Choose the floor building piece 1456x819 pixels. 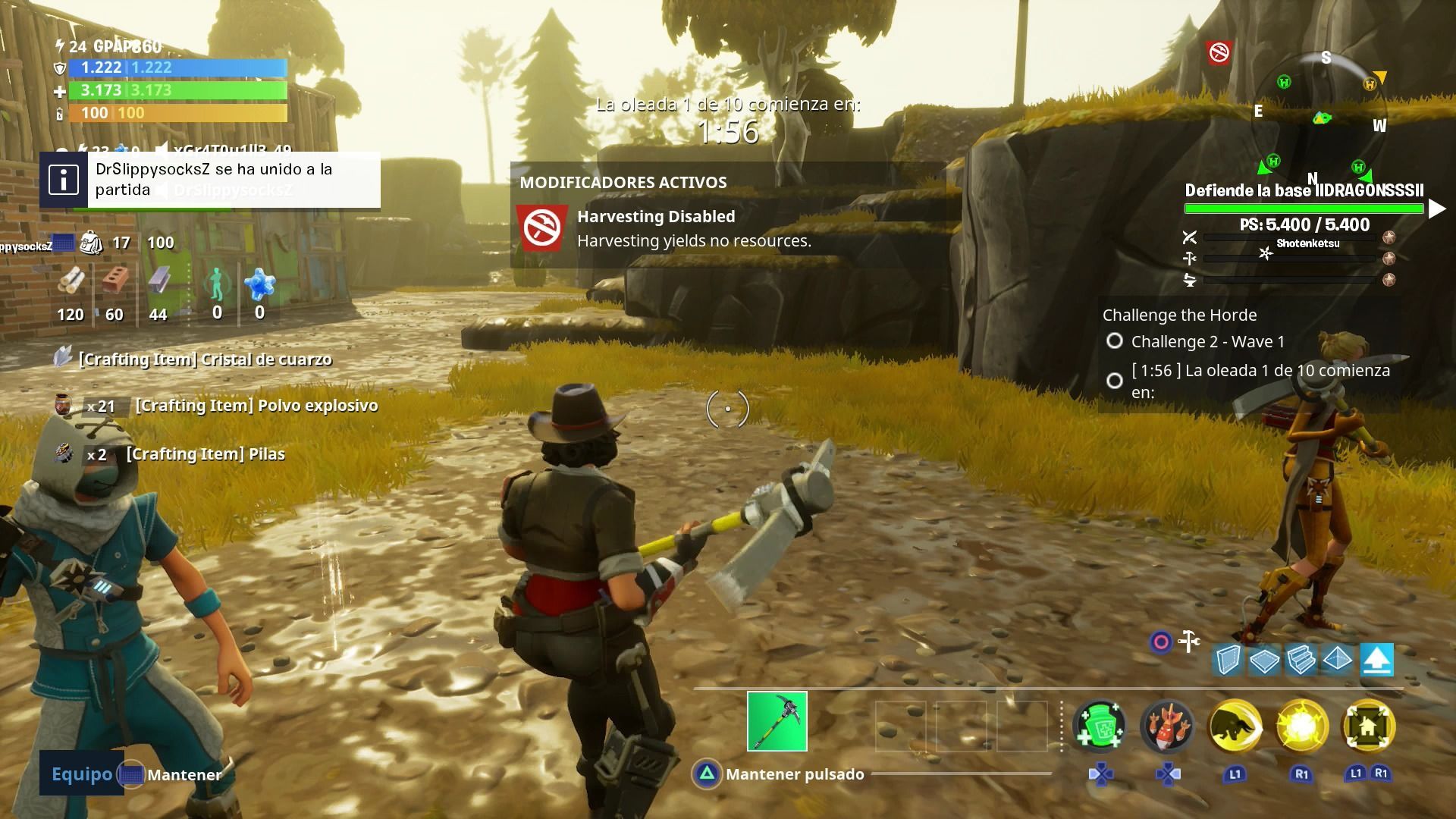tap(1264, 661)
